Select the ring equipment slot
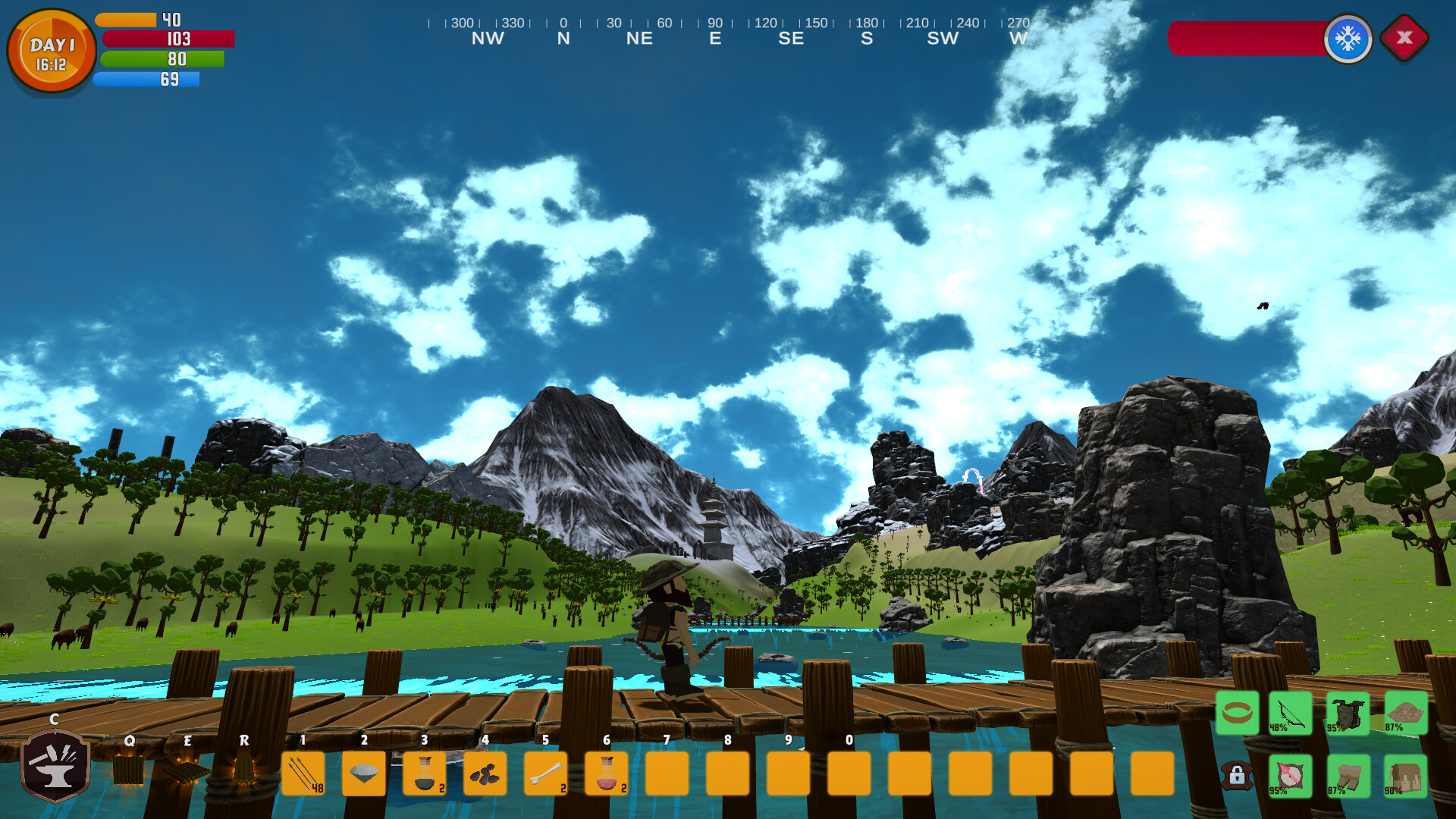The image size is (1456, 819). point(1236,713)
